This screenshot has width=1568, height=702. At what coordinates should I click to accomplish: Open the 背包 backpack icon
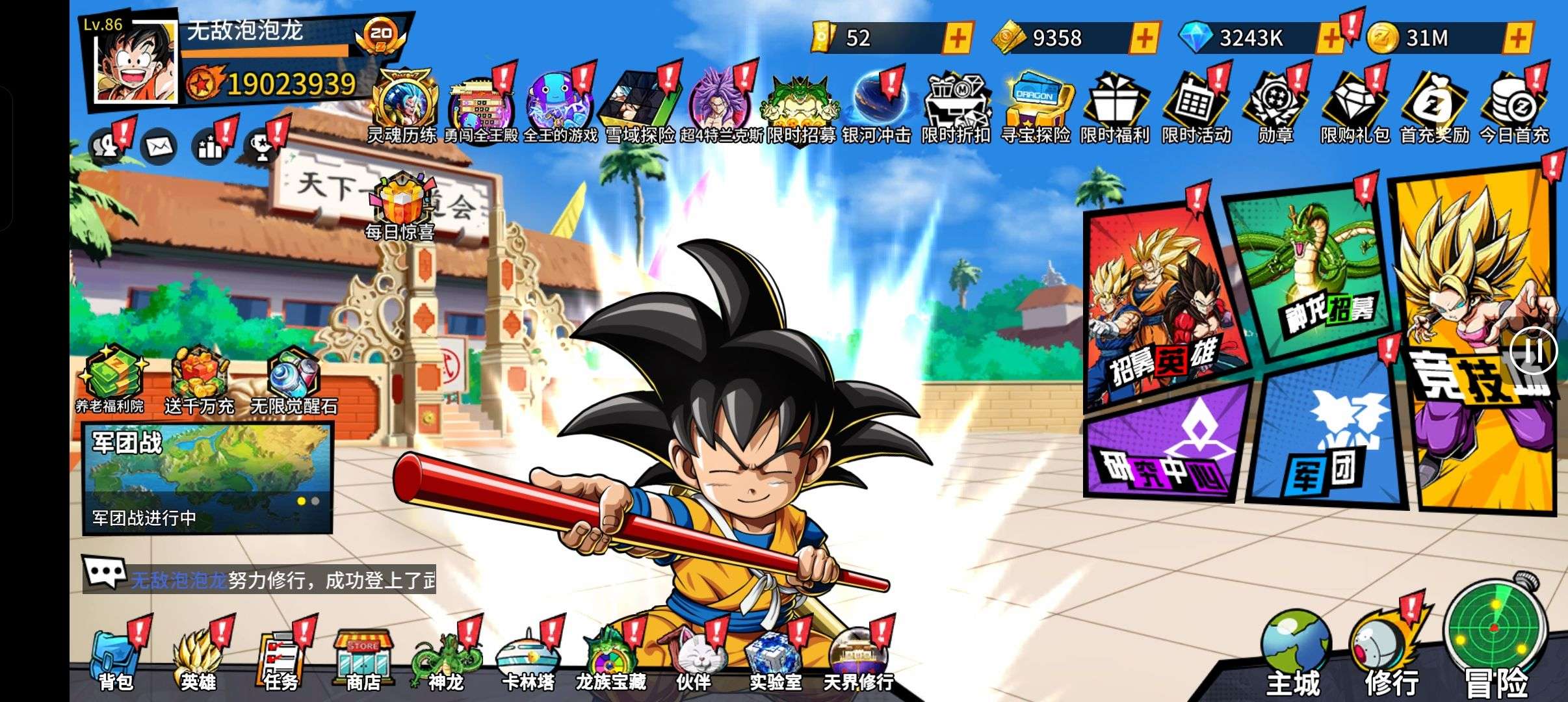tap(116, 660)
